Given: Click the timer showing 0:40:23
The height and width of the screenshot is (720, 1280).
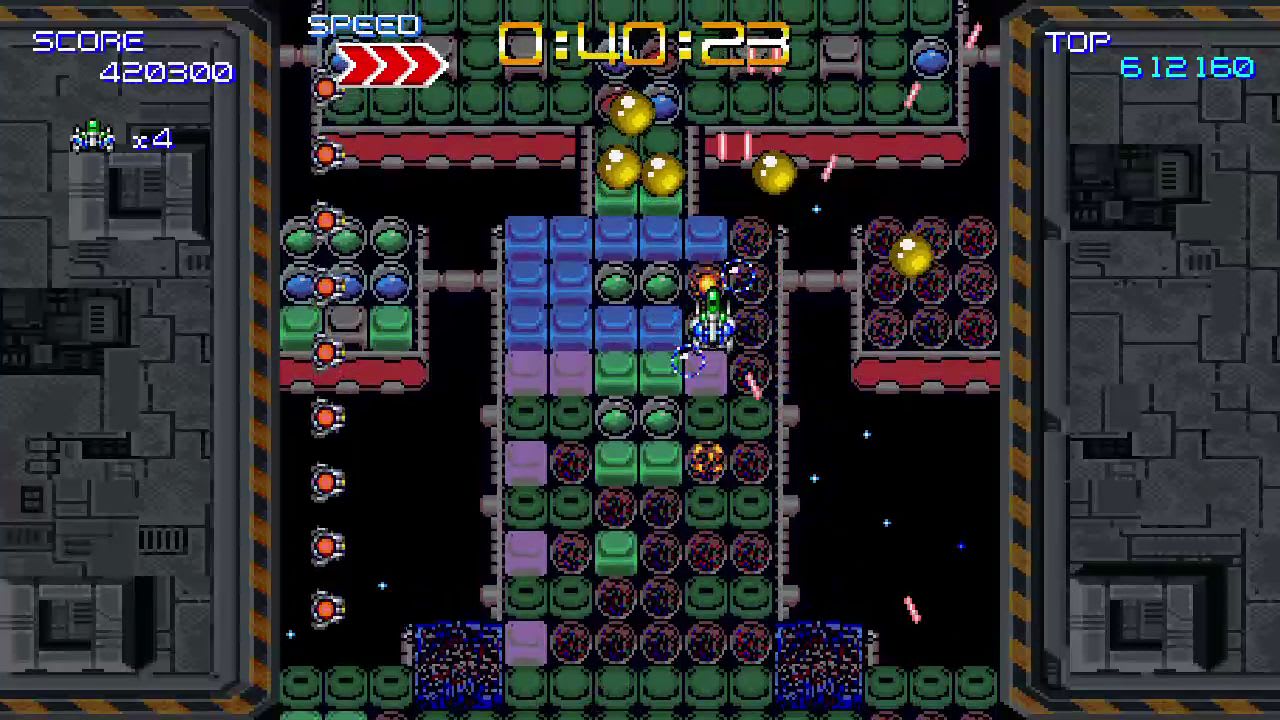Looking at the screenshot, I should 640,43.
